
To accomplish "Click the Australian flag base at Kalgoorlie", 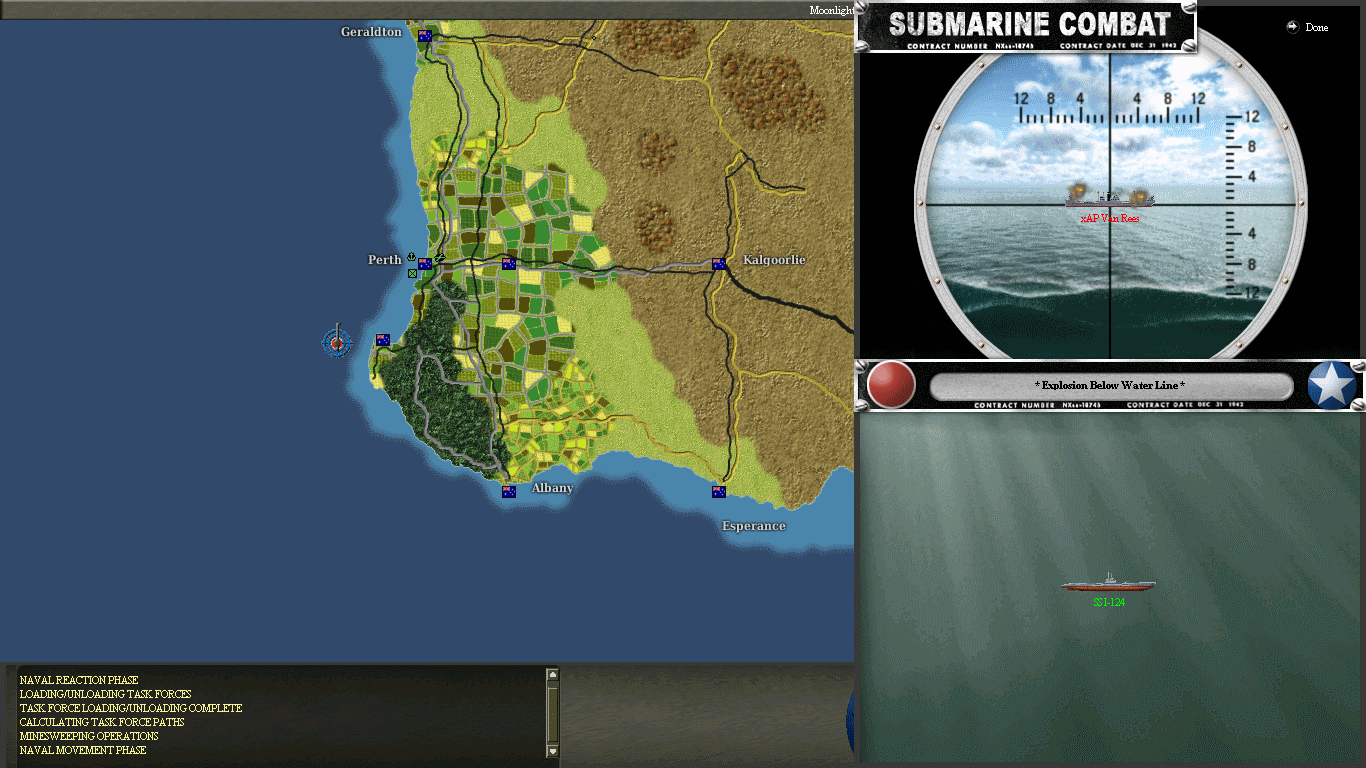I will click(718, 265).
